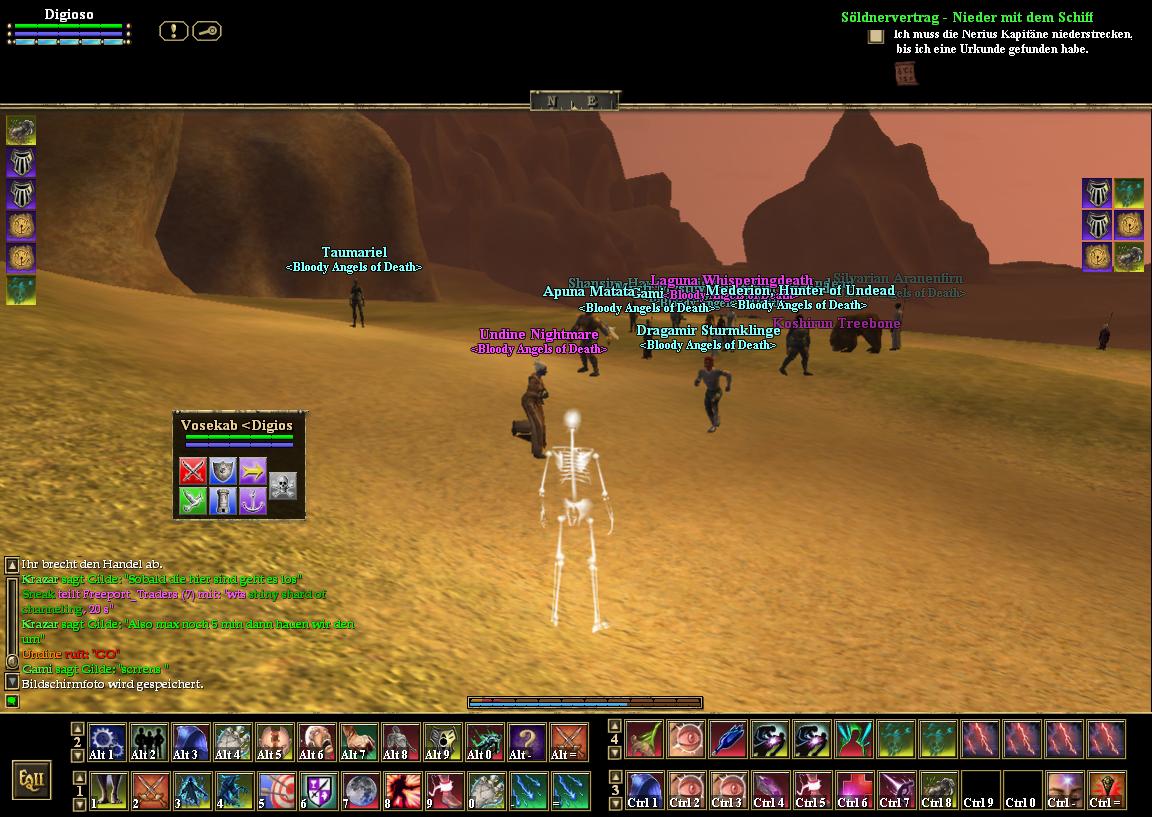Choose the pet's green dove command
This screenshot has height=817, width=1152.
[x=193, y=500]
